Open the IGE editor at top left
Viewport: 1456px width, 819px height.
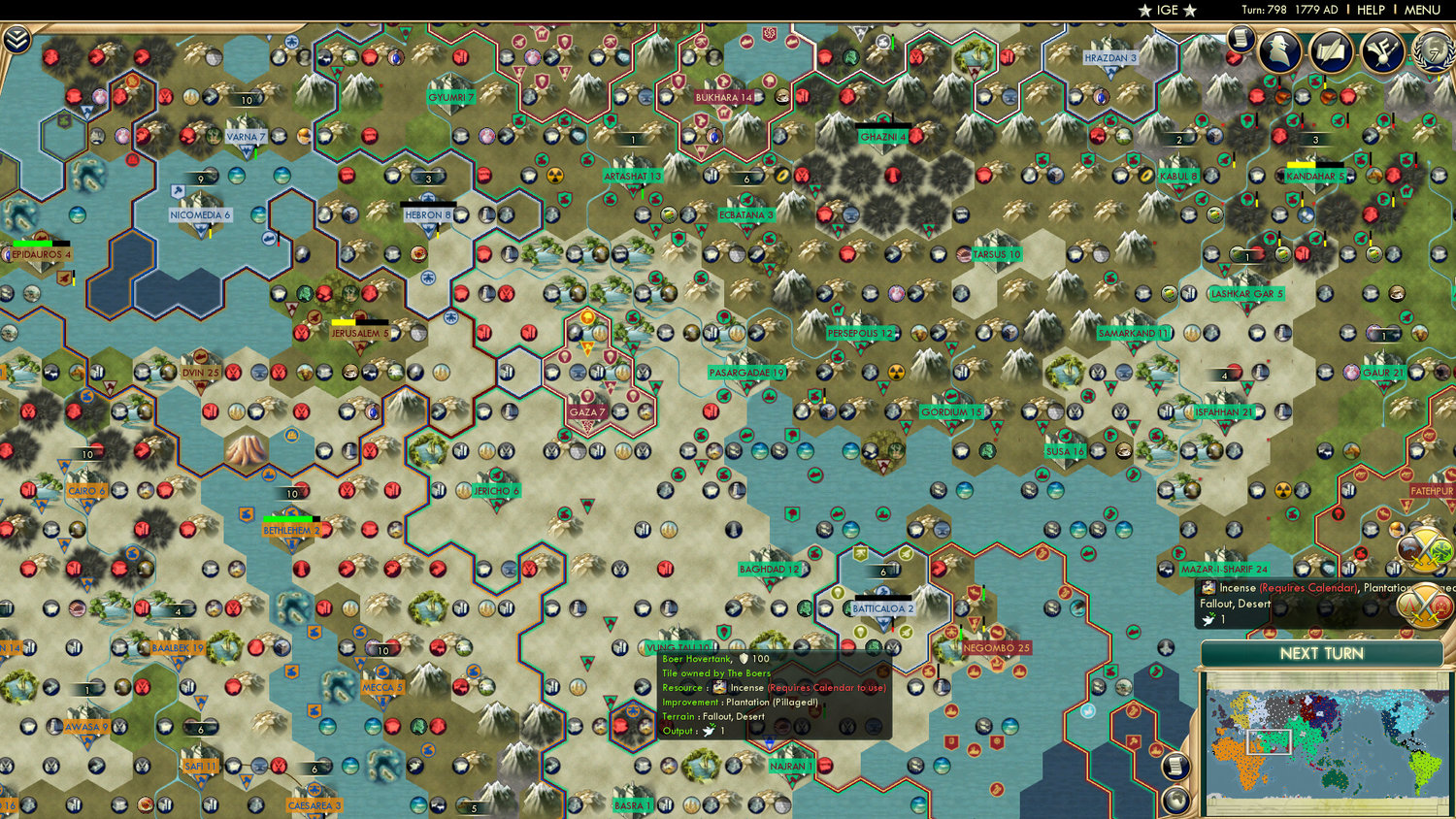pyautogui.click(x=1170, y=11)
